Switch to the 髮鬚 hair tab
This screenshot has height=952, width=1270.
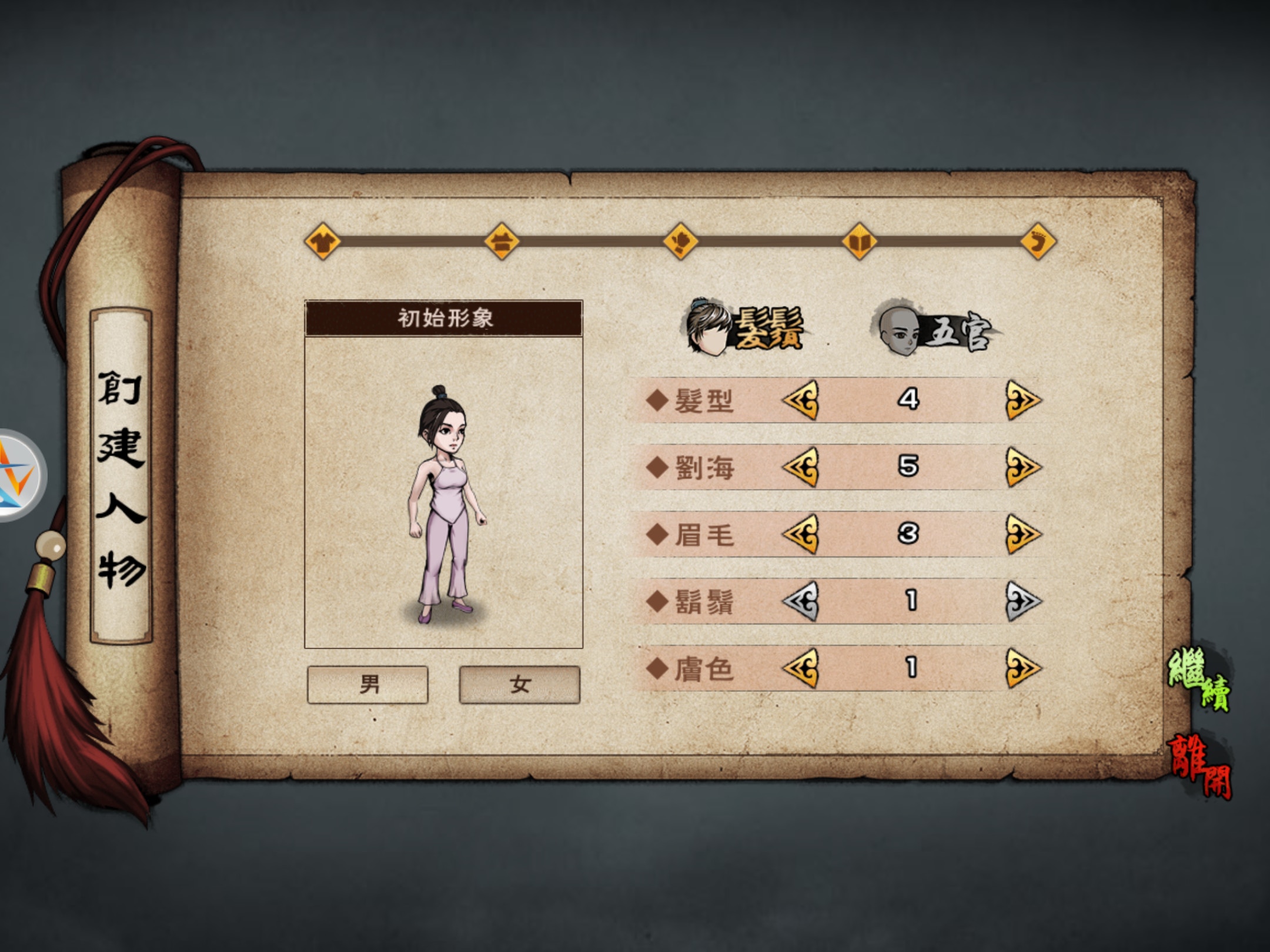(746, 328)
